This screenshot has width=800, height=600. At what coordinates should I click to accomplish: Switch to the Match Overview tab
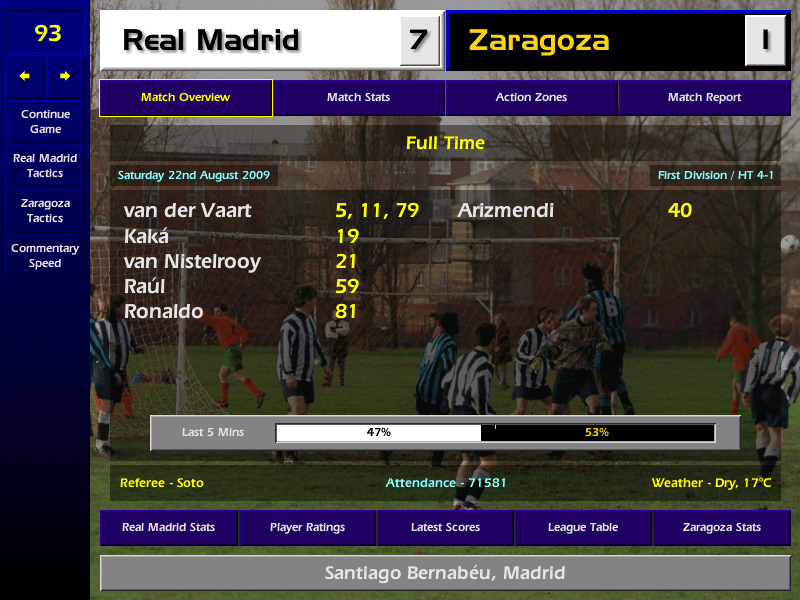coord(185,98)
